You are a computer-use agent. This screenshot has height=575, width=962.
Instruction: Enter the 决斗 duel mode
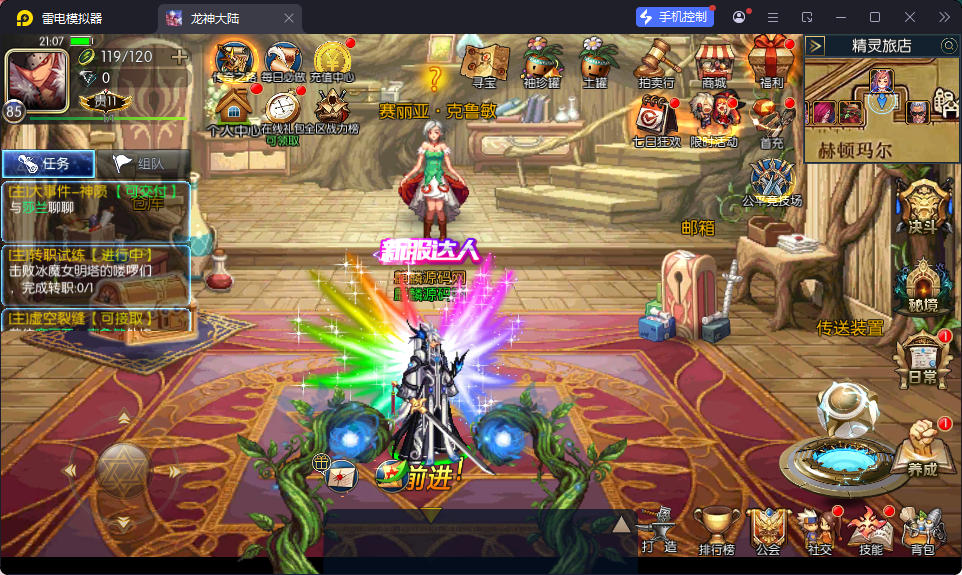tap(921, 207)
